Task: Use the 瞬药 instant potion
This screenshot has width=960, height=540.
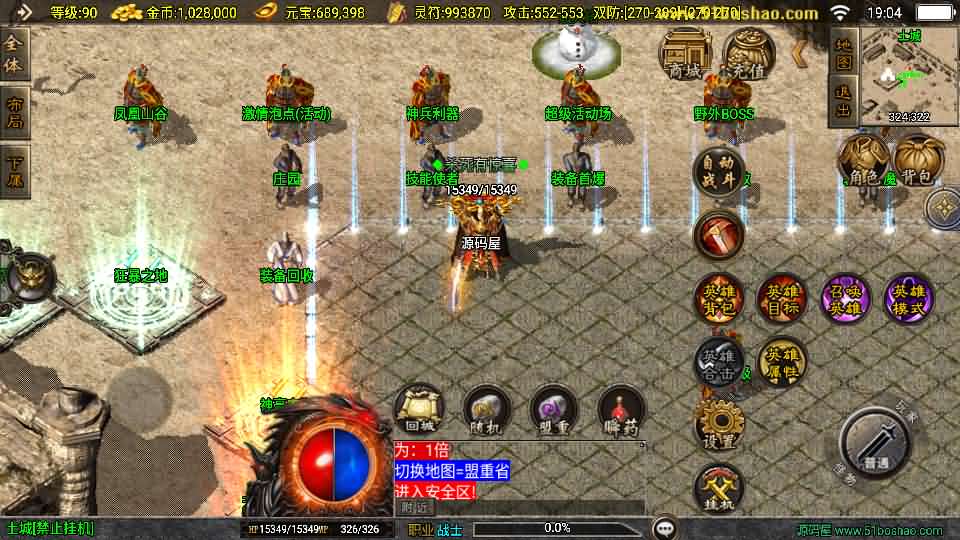Action: click(x=621, y=410)
